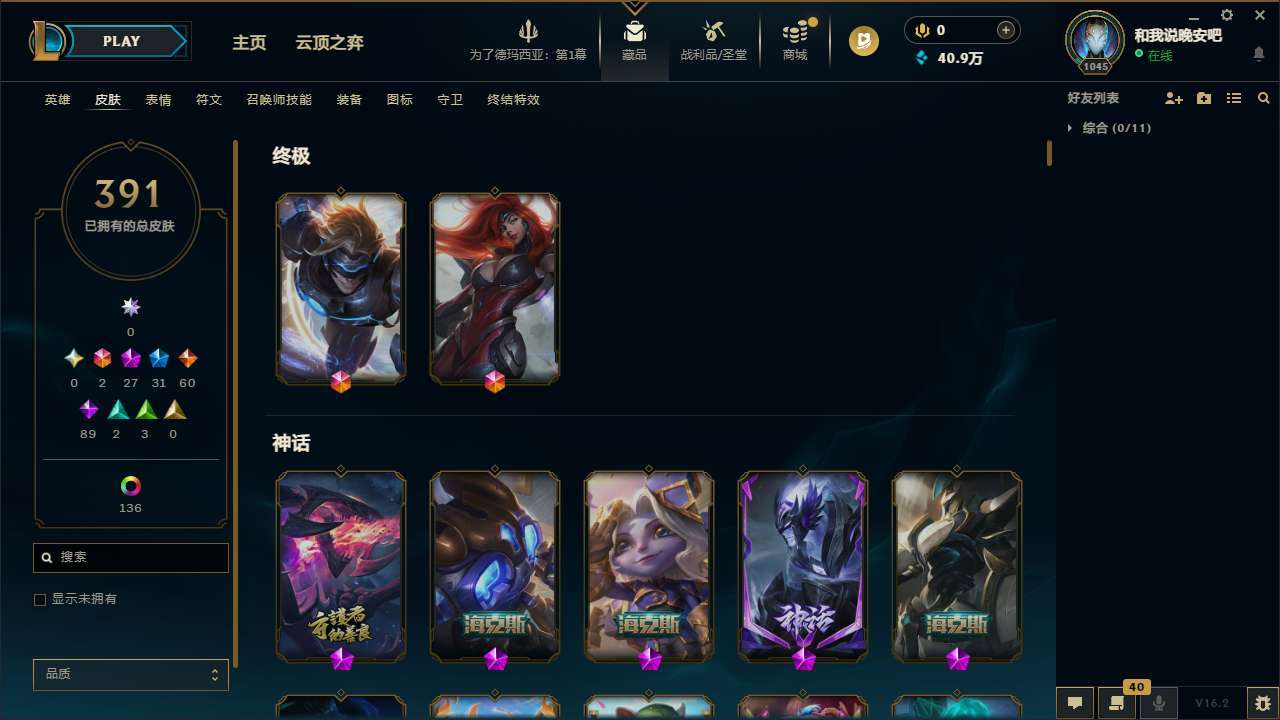Toggle the microphone in the status bar
The image size is (1280, 720).
pos(1158,703)
